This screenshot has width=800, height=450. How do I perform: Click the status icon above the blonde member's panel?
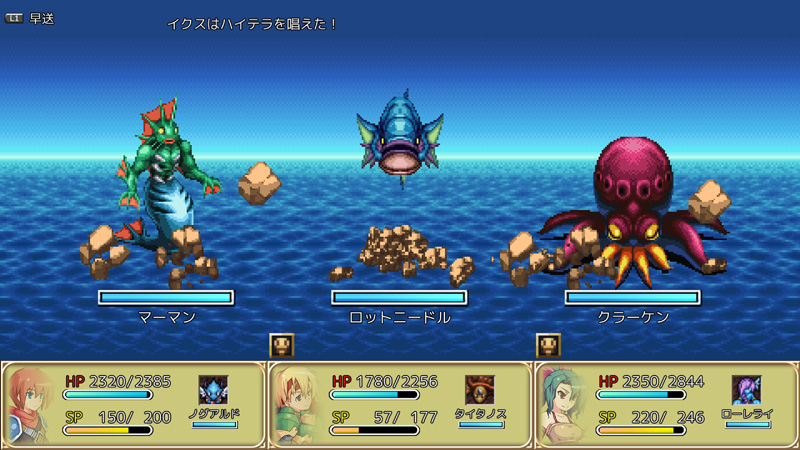click(282, 345)
